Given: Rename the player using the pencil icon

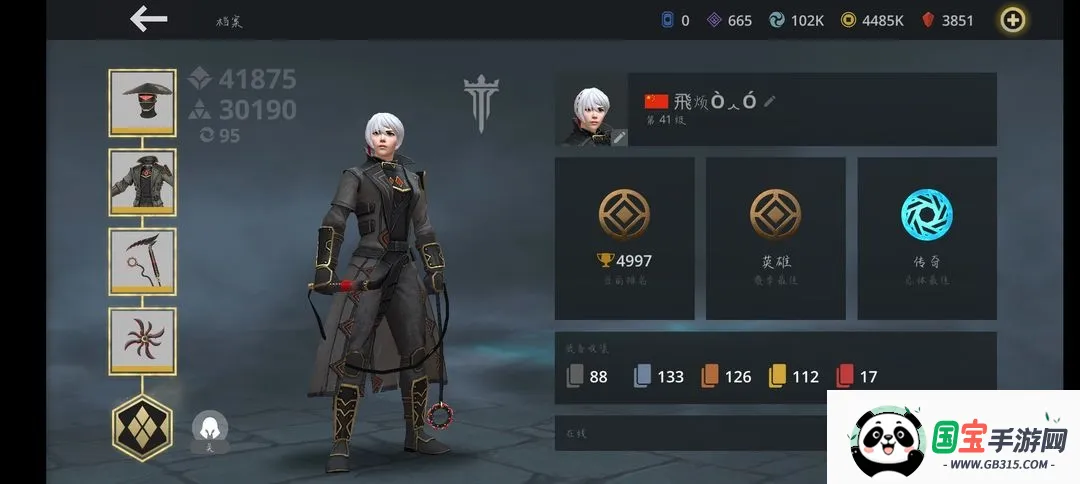Looking at the screenshot, I should 769,101.
